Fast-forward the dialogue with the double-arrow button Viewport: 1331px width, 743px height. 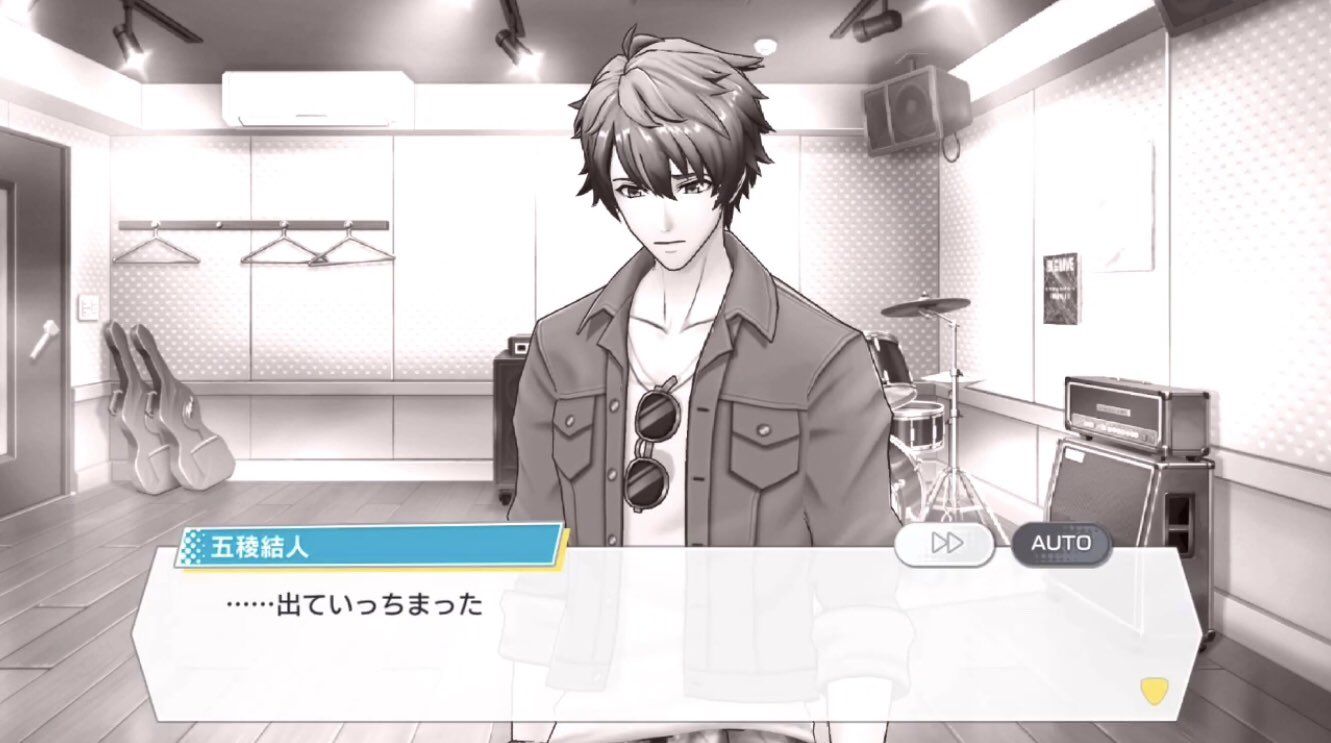[945, 543]
